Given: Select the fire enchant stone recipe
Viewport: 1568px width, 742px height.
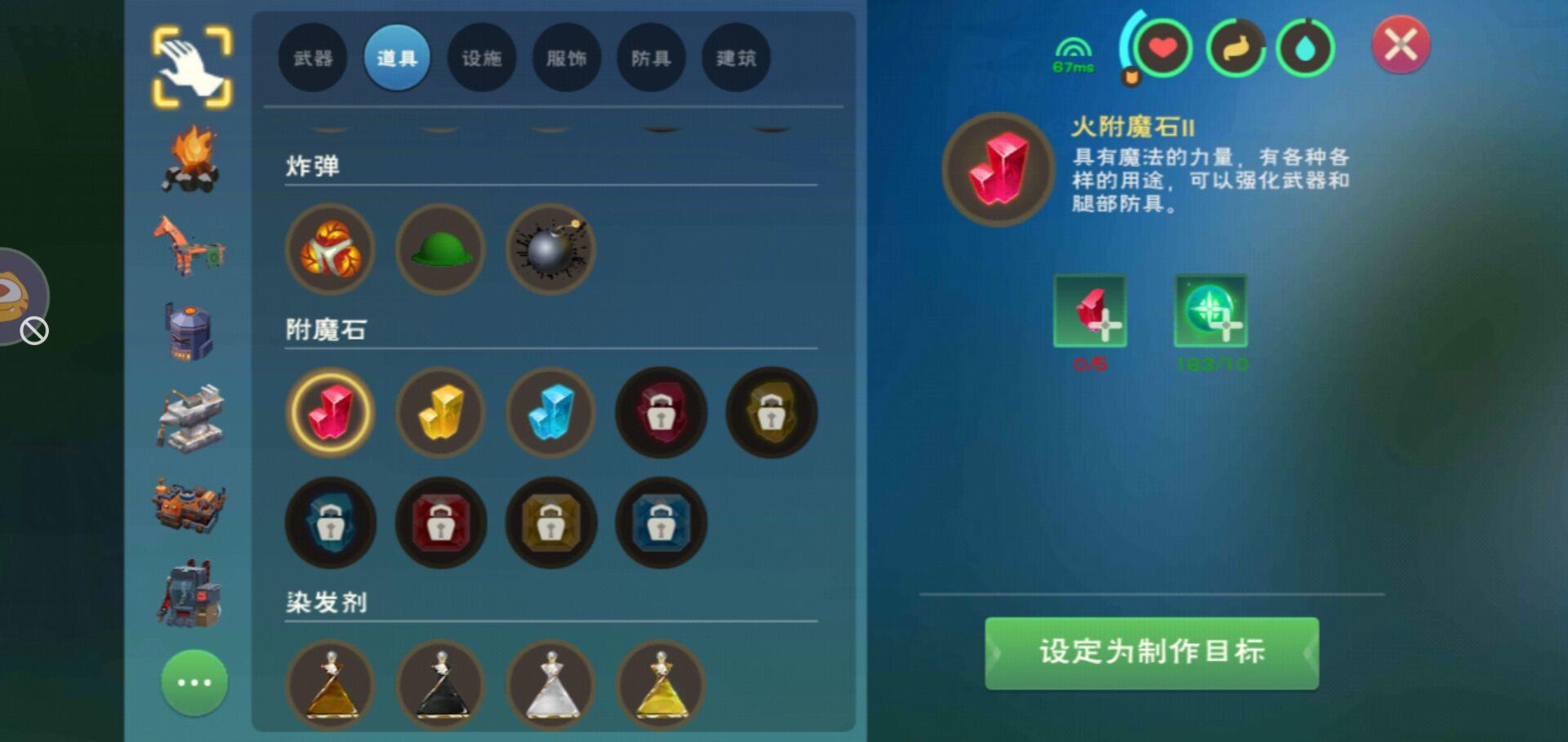Looking at the screenshot, I should (330, 413).
